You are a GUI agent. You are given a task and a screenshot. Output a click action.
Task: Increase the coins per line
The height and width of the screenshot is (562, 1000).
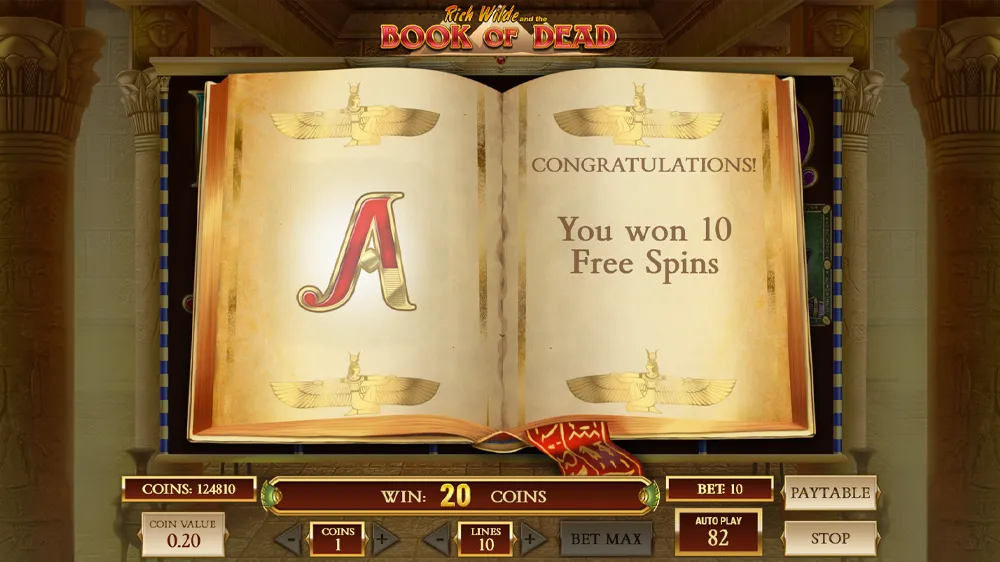(x=384, y=540)
